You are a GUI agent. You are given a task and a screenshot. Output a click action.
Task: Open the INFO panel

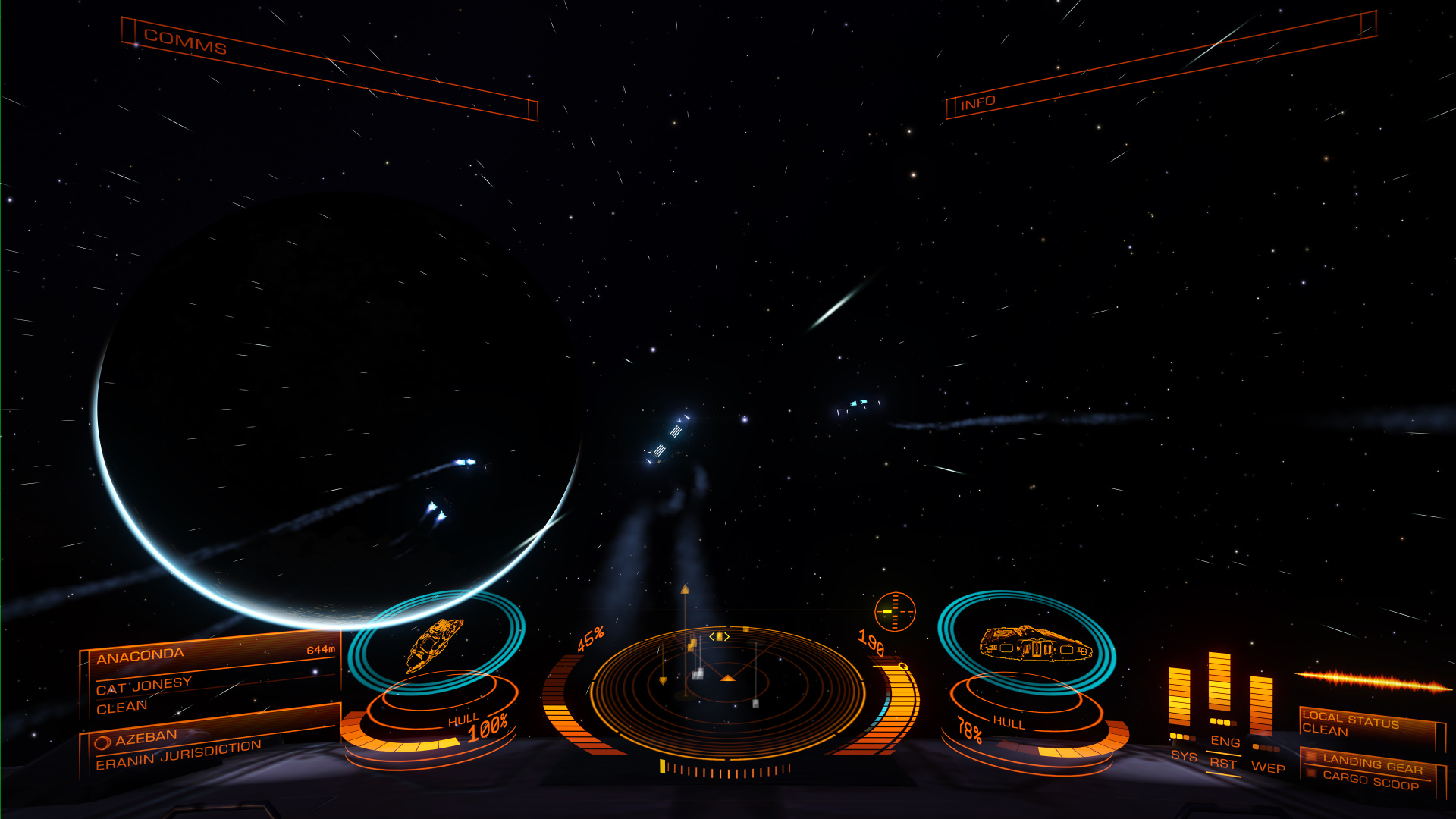pos(977,103)
